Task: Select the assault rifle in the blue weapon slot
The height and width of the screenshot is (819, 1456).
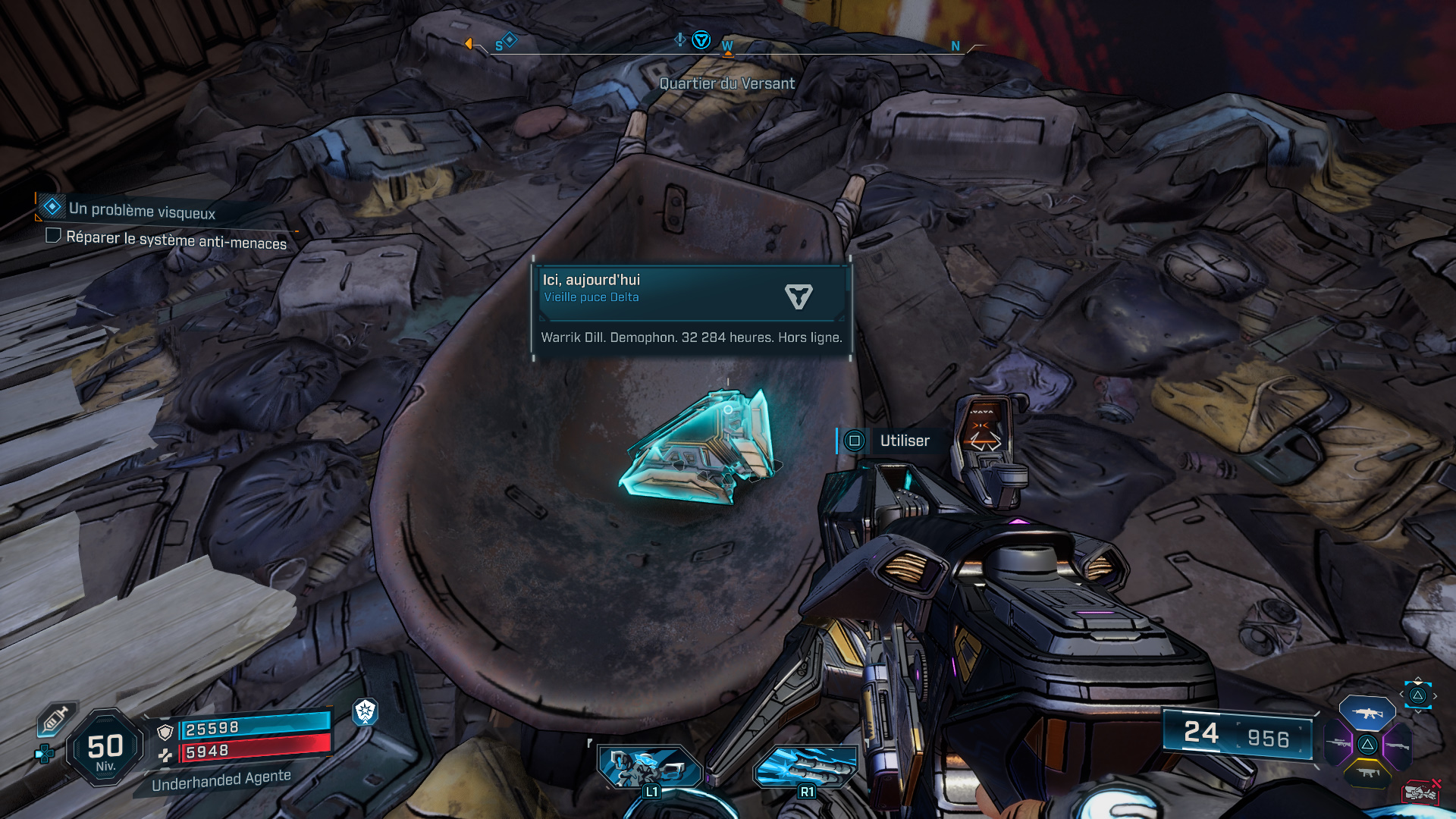Action: click(x=1367, y=713)
